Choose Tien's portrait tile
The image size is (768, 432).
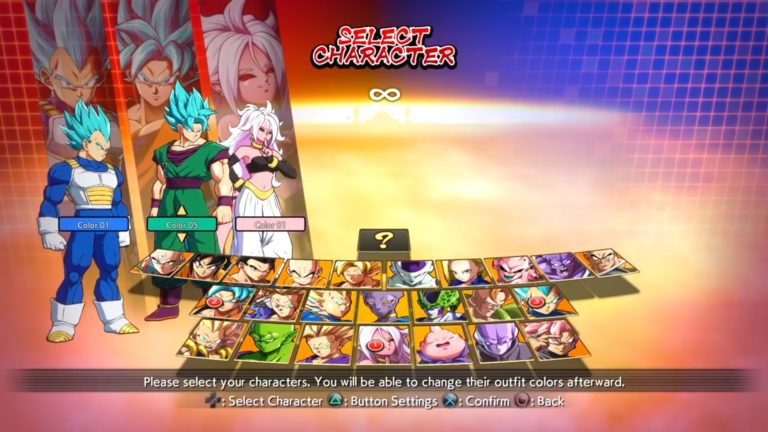(165, 263)
